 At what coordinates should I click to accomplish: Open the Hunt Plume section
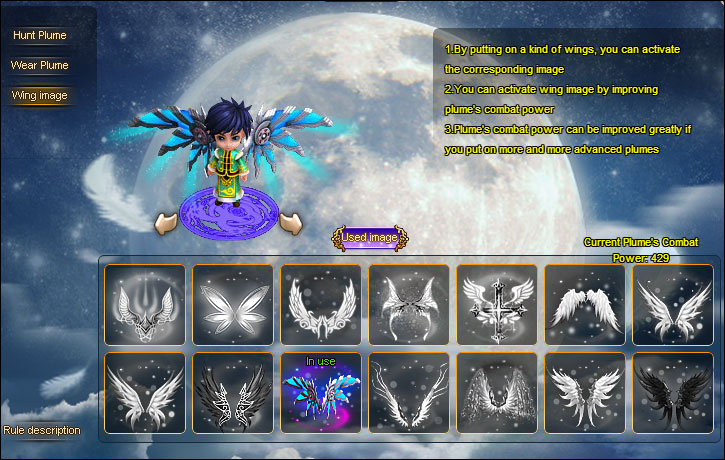(x=40, y=36)
